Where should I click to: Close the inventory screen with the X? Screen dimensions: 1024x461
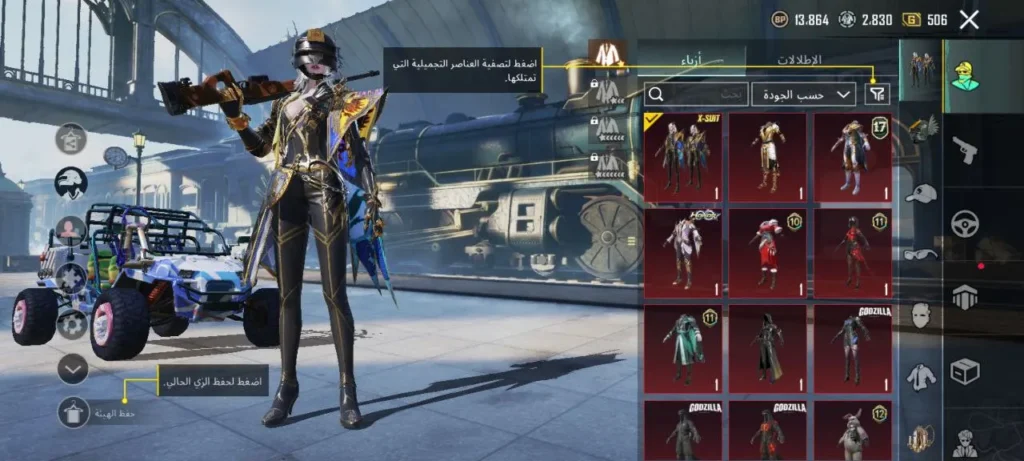[x=968, y=19]
